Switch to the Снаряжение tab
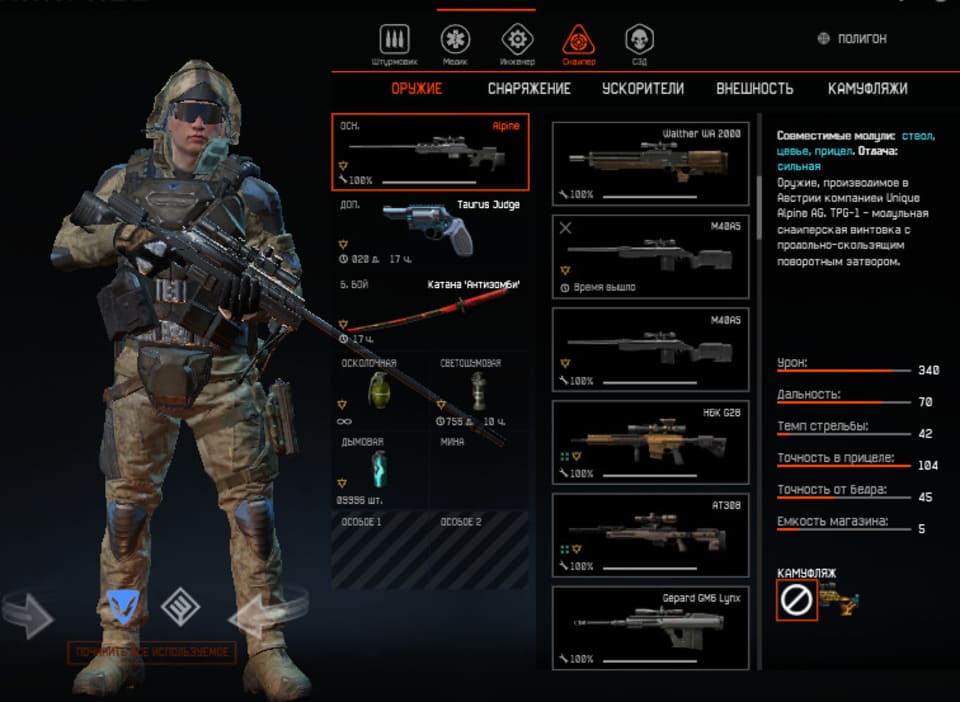The image size is (960, 702). coord(529,88)
